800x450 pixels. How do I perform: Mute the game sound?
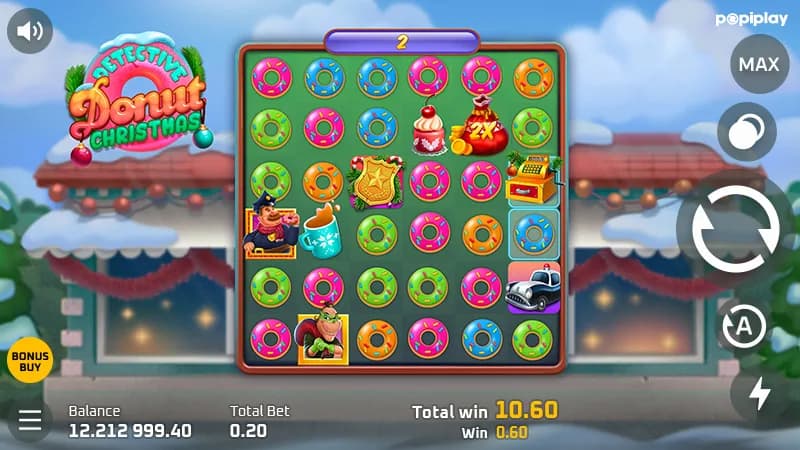pos(30,30)
